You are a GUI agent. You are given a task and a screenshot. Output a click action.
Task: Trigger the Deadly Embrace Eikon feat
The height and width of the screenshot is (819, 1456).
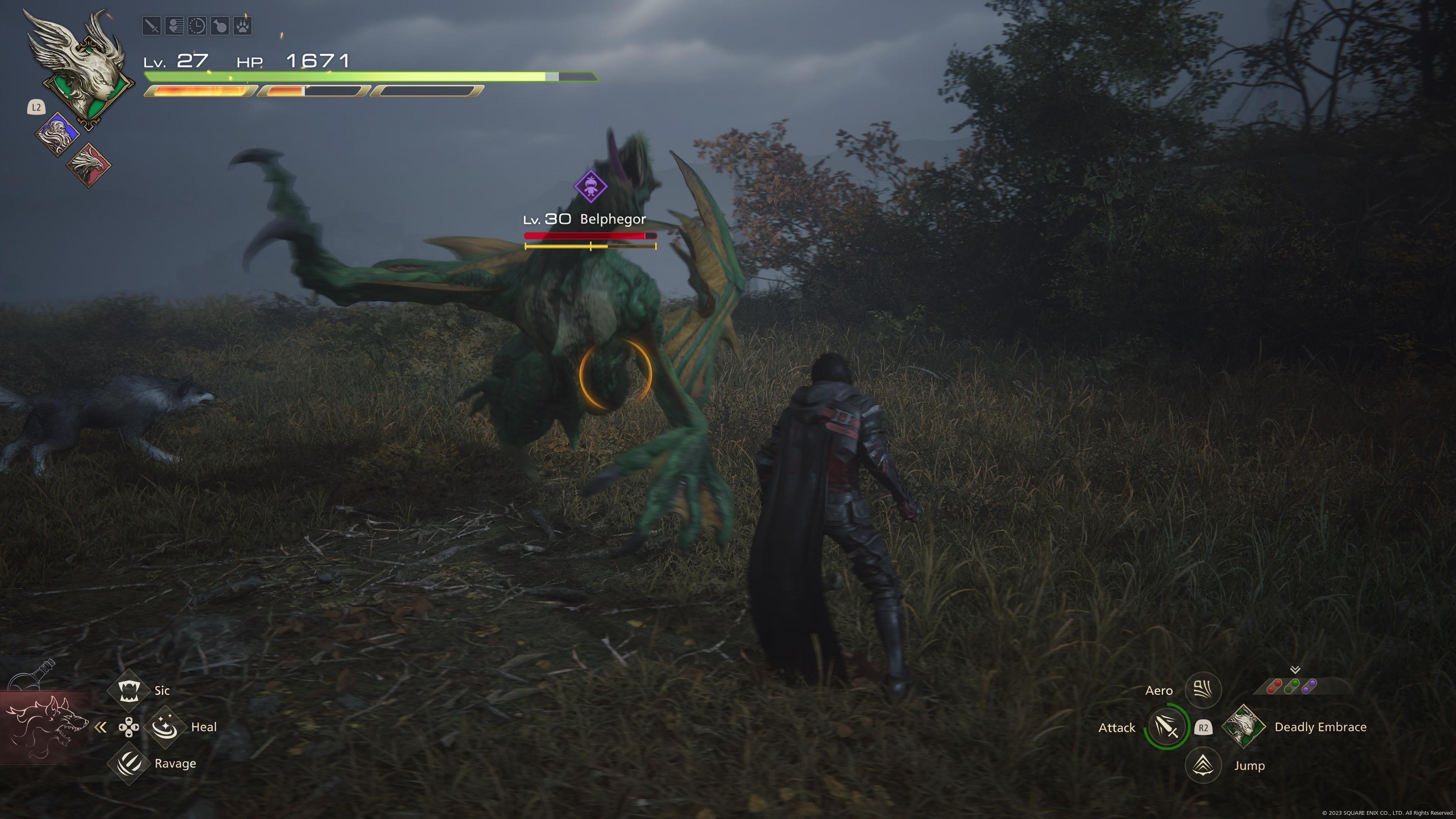click(x=1244, y=727)
